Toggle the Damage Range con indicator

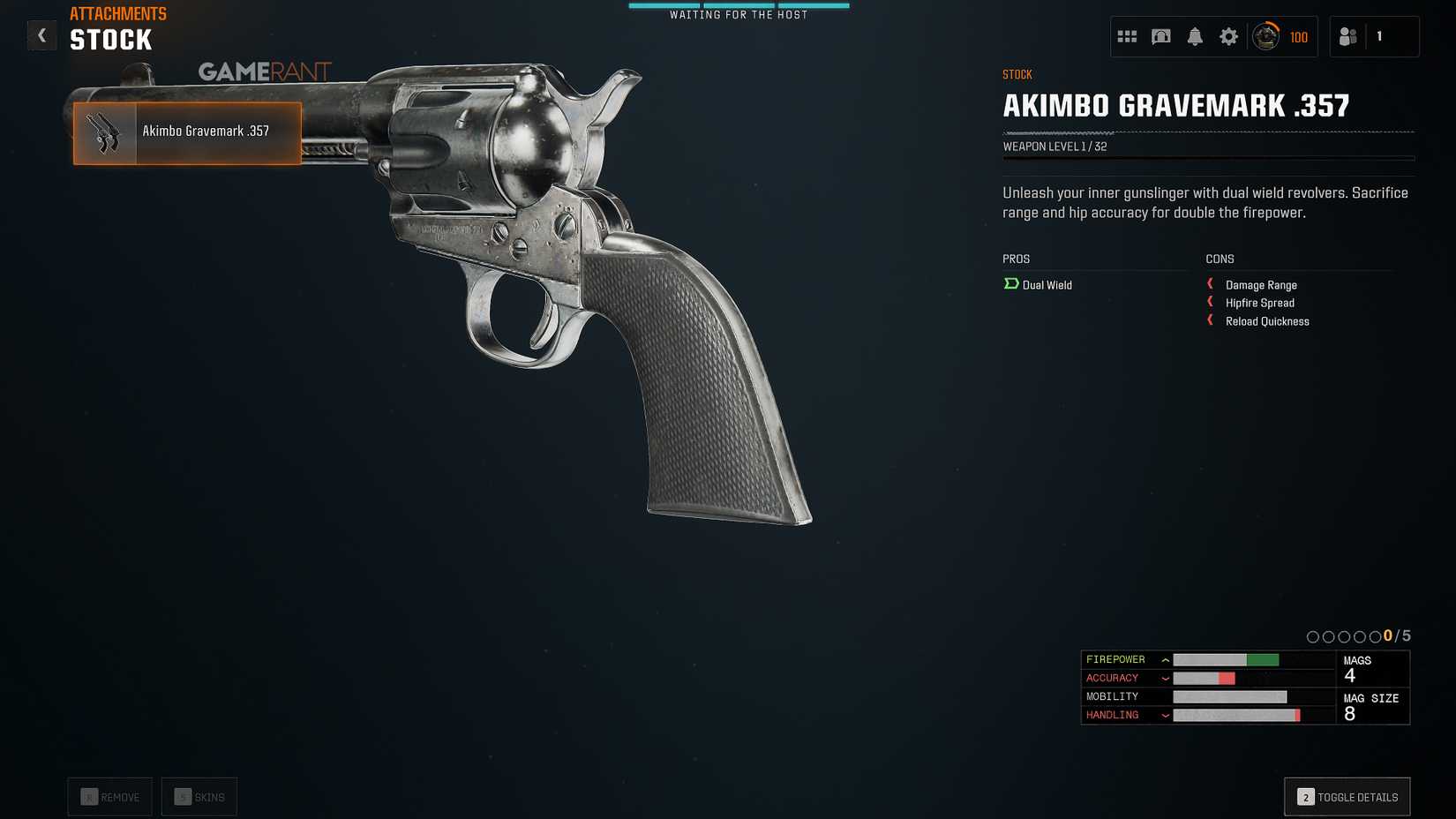(x=1211, y=284)
